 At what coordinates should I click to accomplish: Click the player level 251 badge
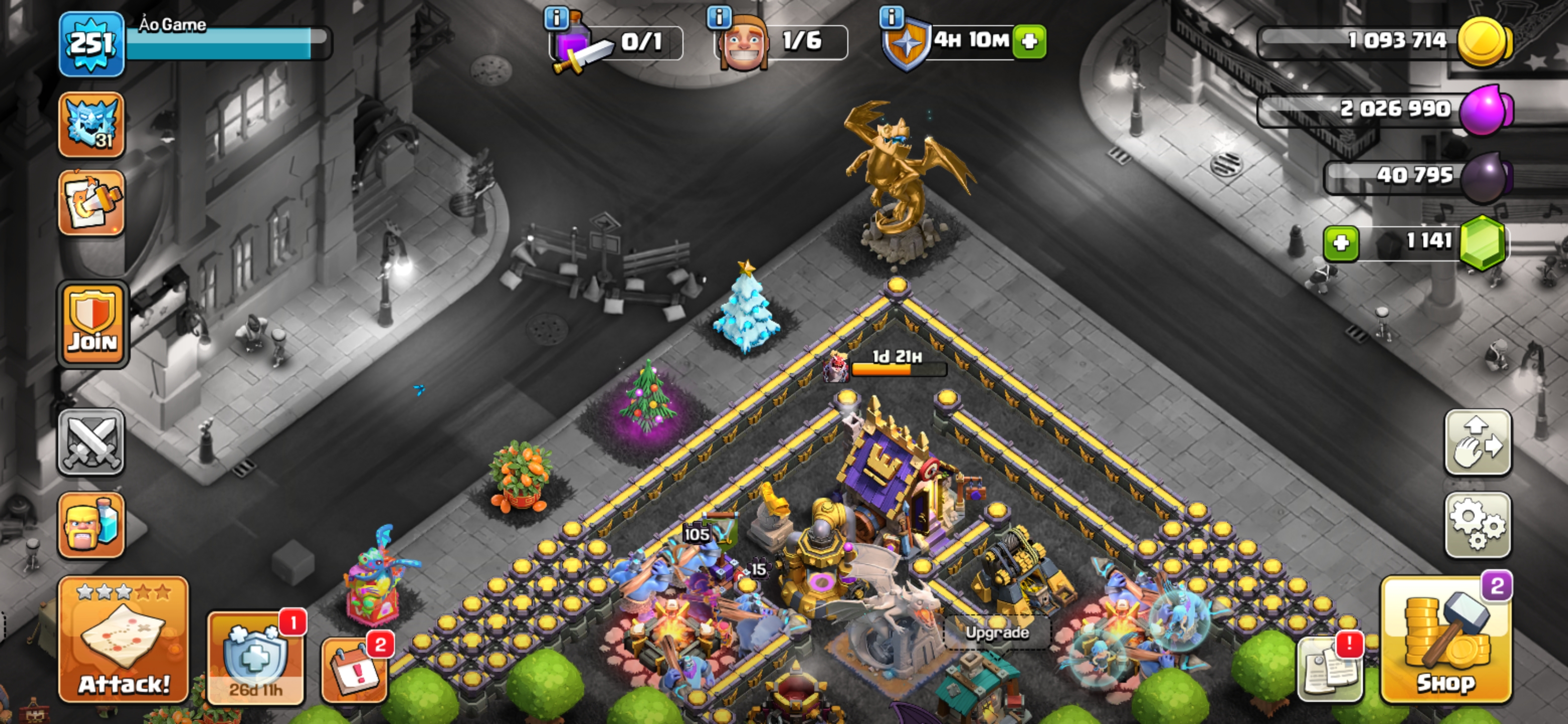tap(91, 44)
